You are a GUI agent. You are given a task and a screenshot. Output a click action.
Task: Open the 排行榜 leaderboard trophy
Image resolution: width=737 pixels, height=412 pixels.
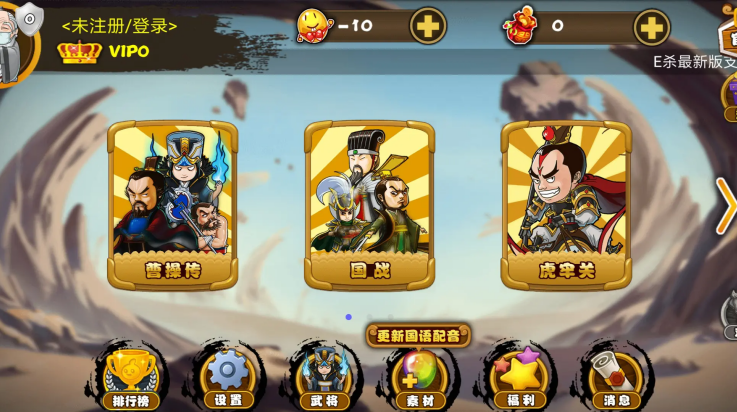coord(130,376)
